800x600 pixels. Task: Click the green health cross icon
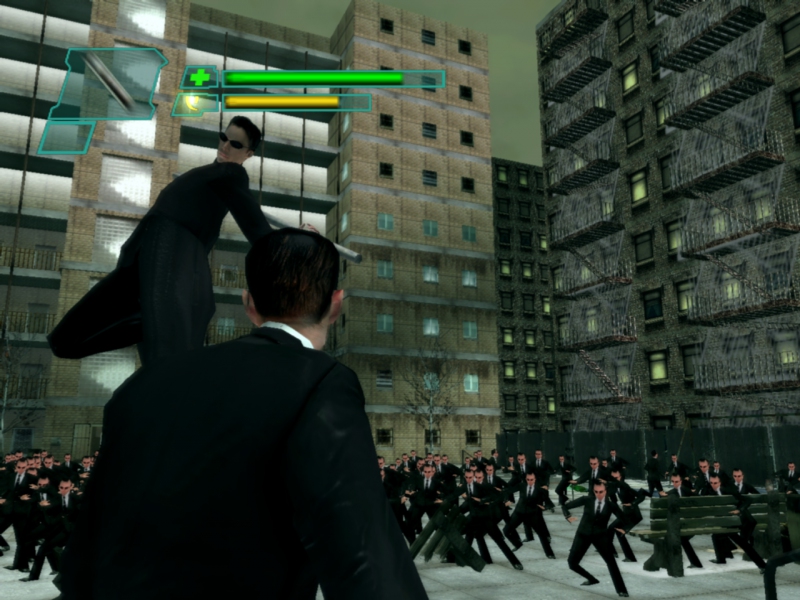[200, 77]
